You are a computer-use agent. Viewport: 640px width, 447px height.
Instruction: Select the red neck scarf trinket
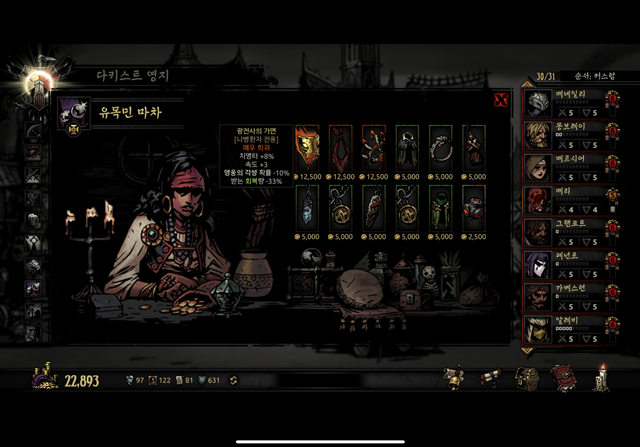[340, 144]
